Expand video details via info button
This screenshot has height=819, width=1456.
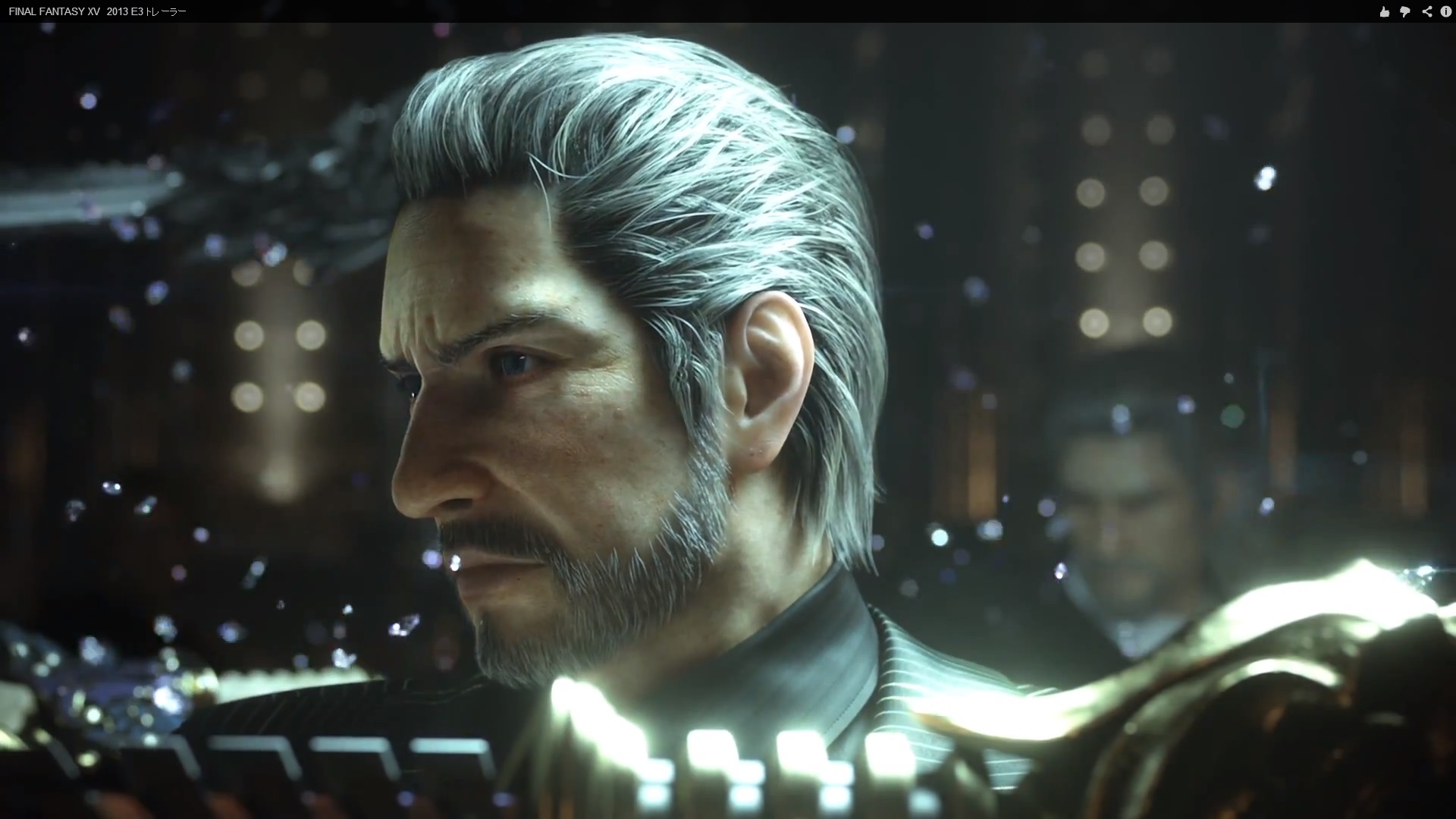click(x=1447, y=11)
